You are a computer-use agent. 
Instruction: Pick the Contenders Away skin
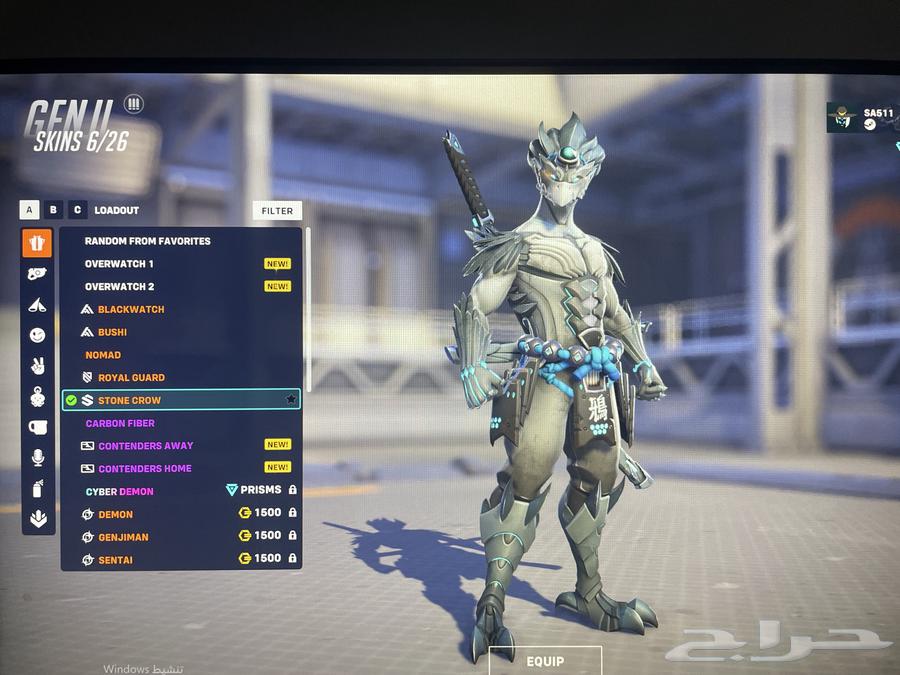(x=146, y=446)
